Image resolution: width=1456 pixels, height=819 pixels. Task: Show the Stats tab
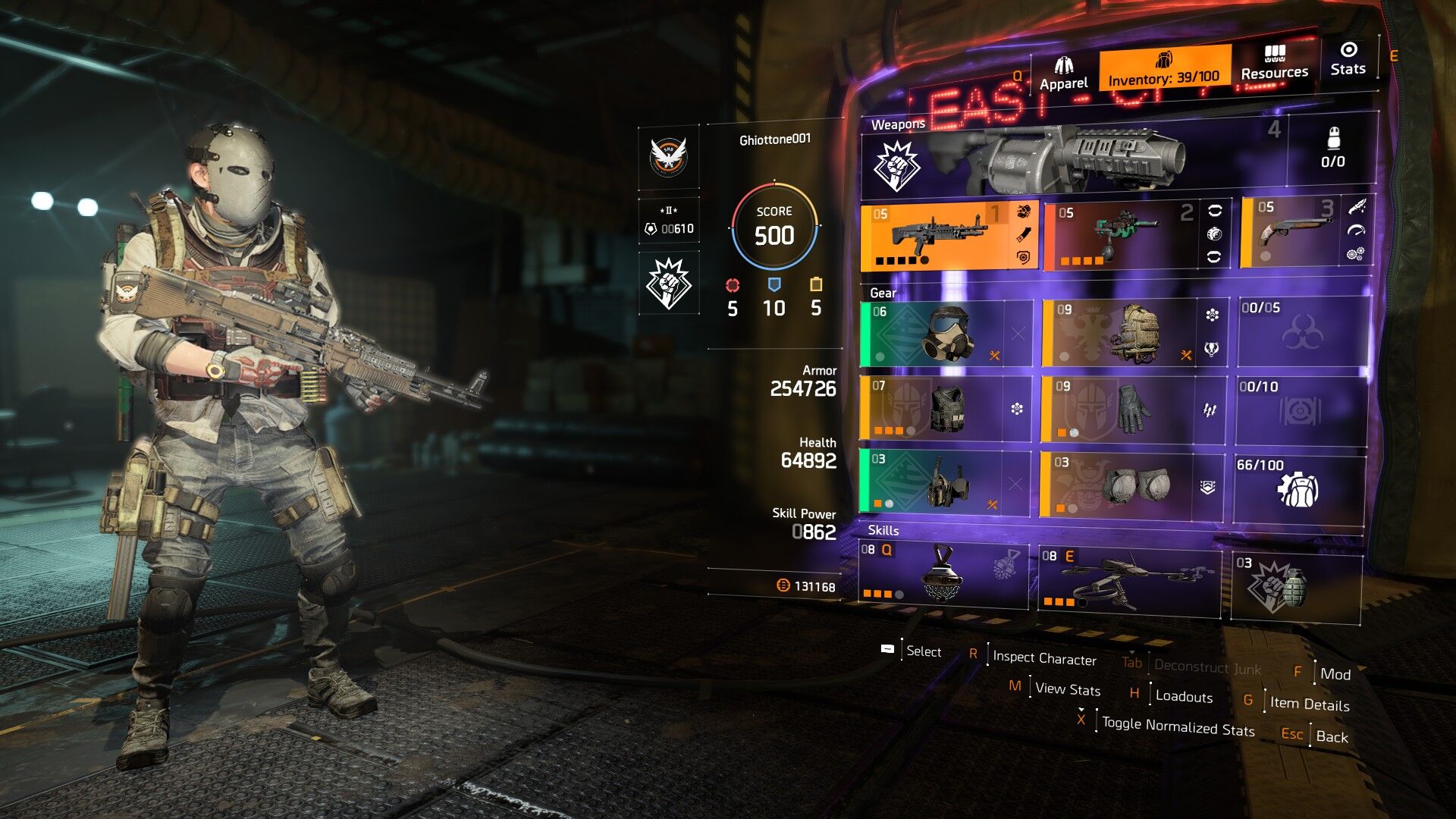coord(1348,59)
